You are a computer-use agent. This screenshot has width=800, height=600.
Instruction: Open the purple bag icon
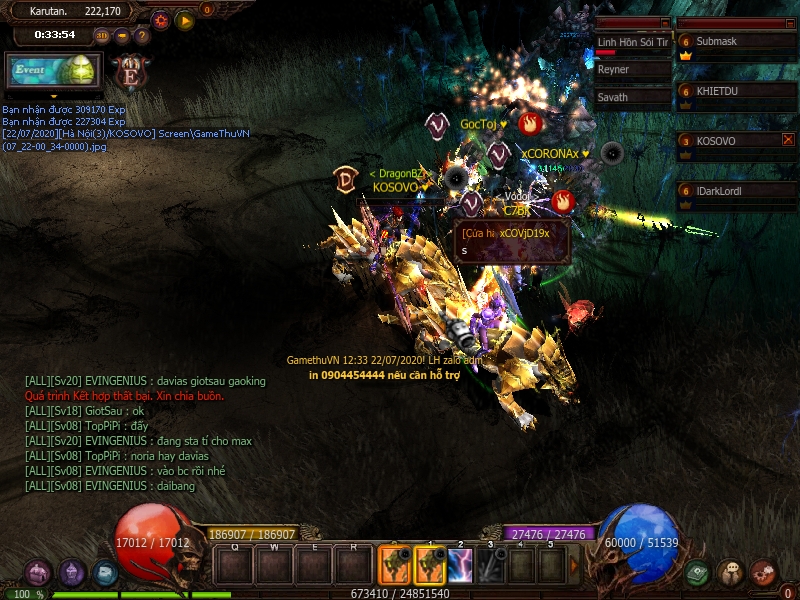[38, 573]
